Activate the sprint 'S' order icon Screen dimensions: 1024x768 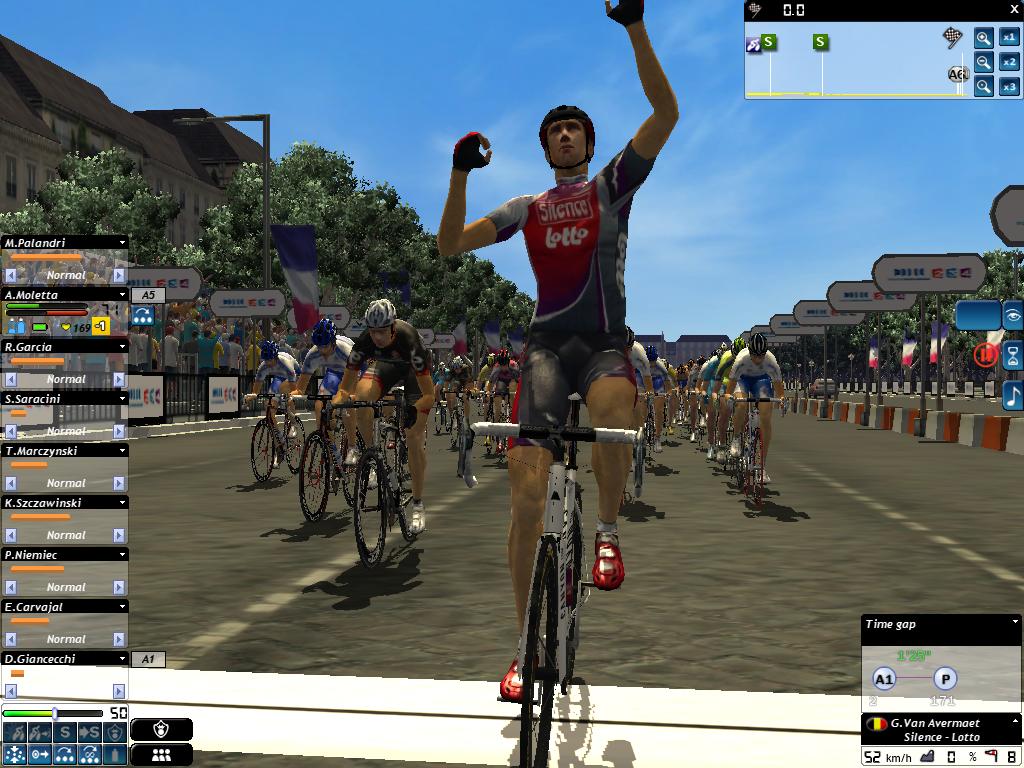[x=65, y=734]
